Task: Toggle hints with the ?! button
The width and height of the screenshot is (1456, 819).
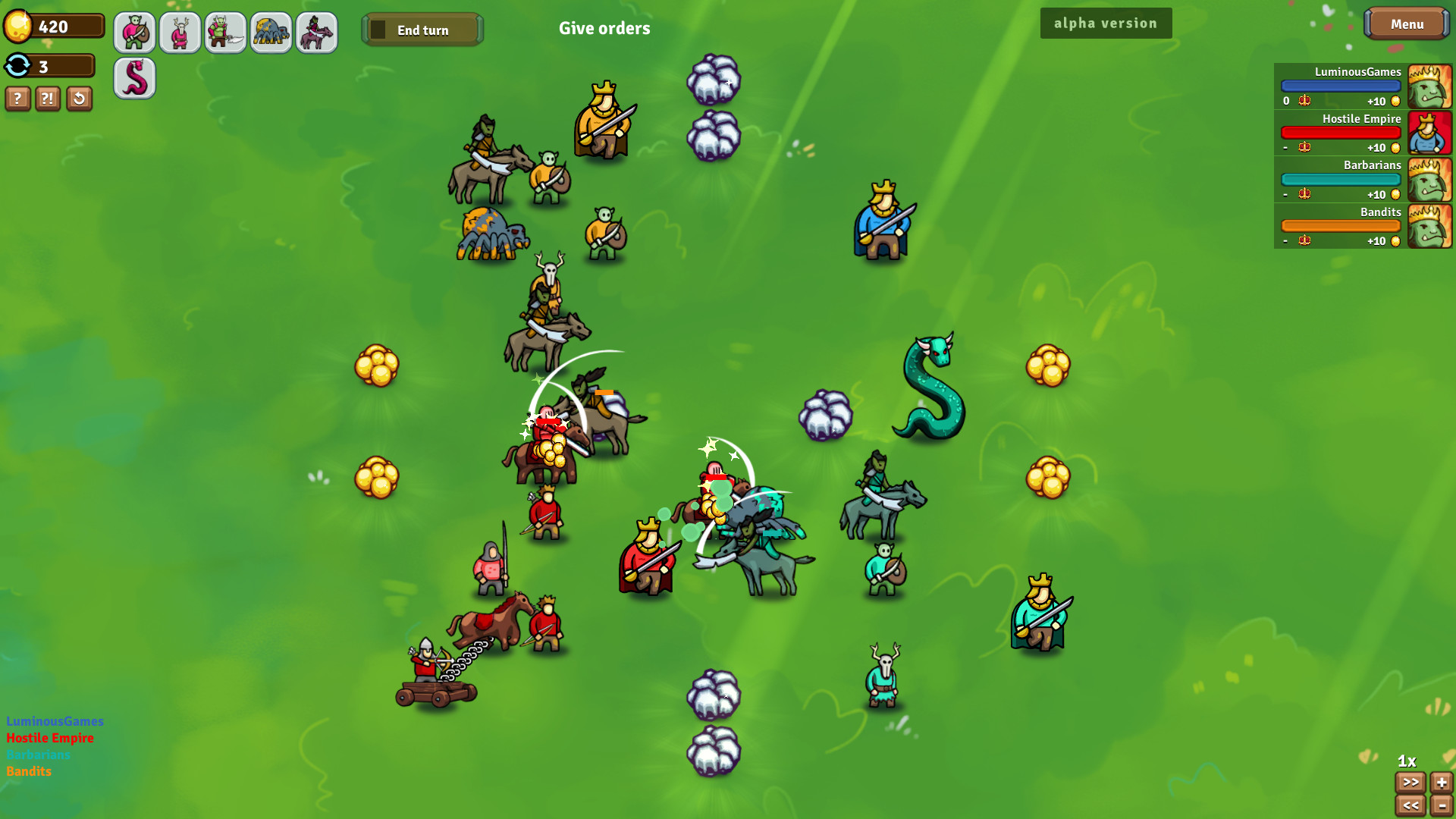Action: (48, 99)
